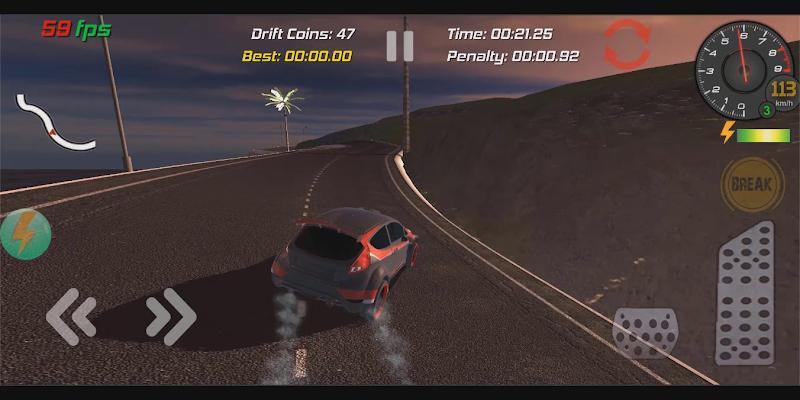This screenshot has height=400, width=800.
Task: Activate the green lightning nitro boost
Action: point(24,235)
